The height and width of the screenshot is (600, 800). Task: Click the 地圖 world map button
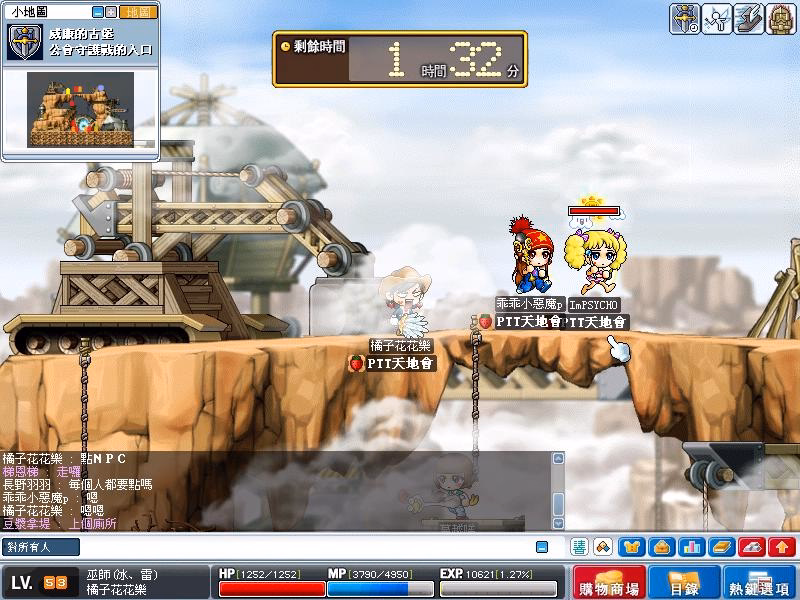139,12
